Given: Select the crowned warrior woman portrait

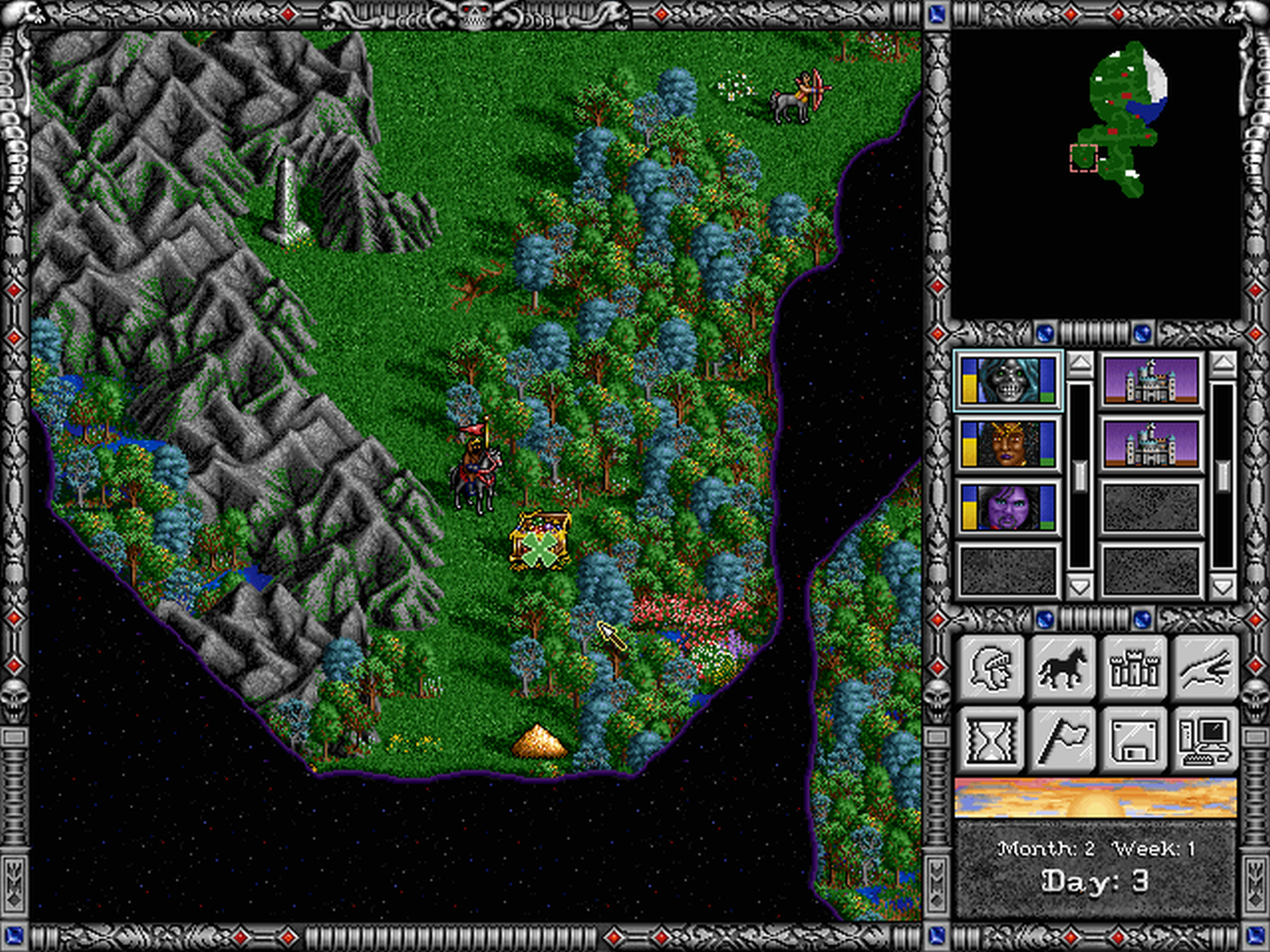Looking at the screenshot, I should tap(1009, 443).
